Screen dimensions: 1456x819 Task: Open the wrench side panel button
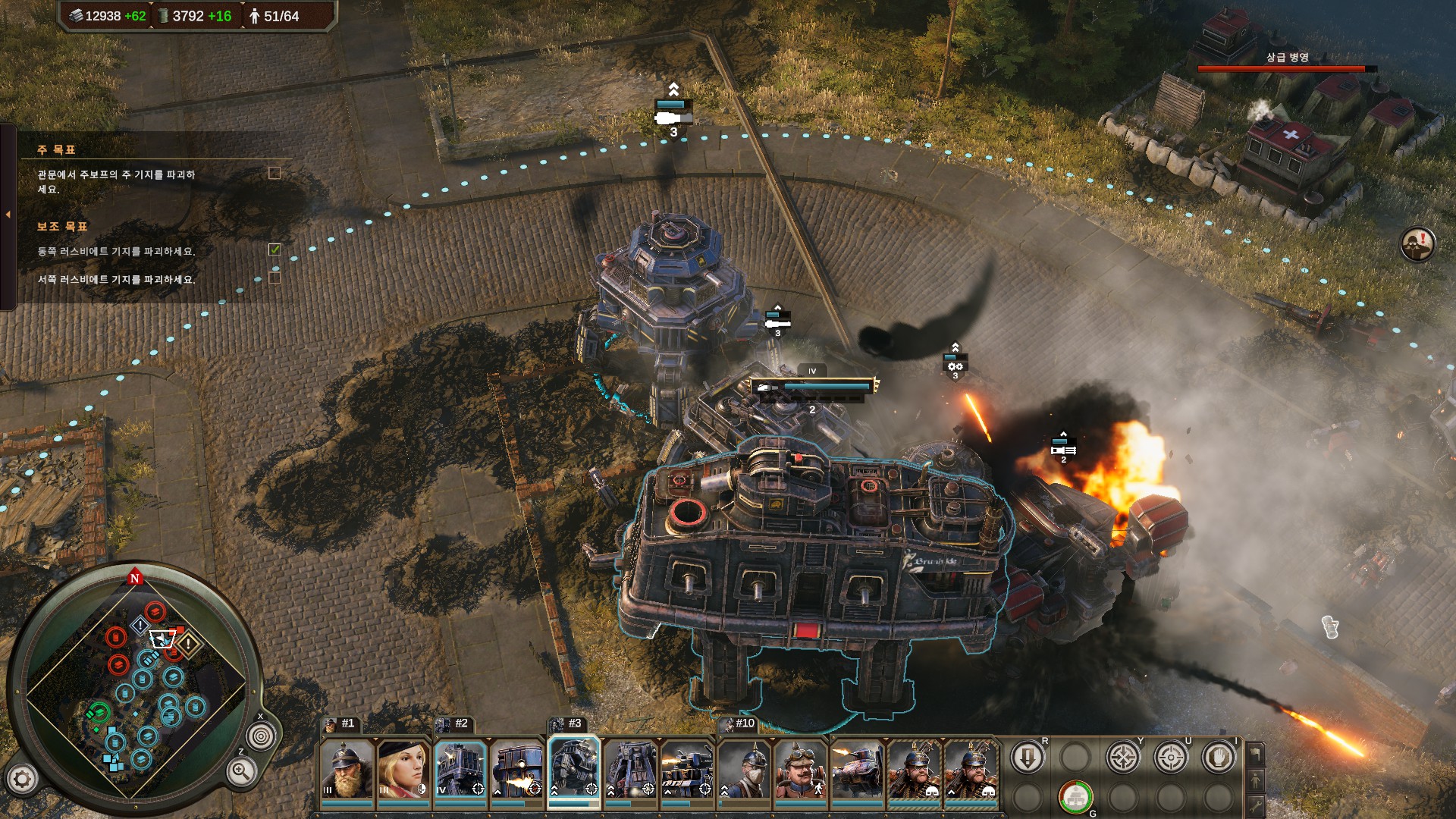(1256, 804)
